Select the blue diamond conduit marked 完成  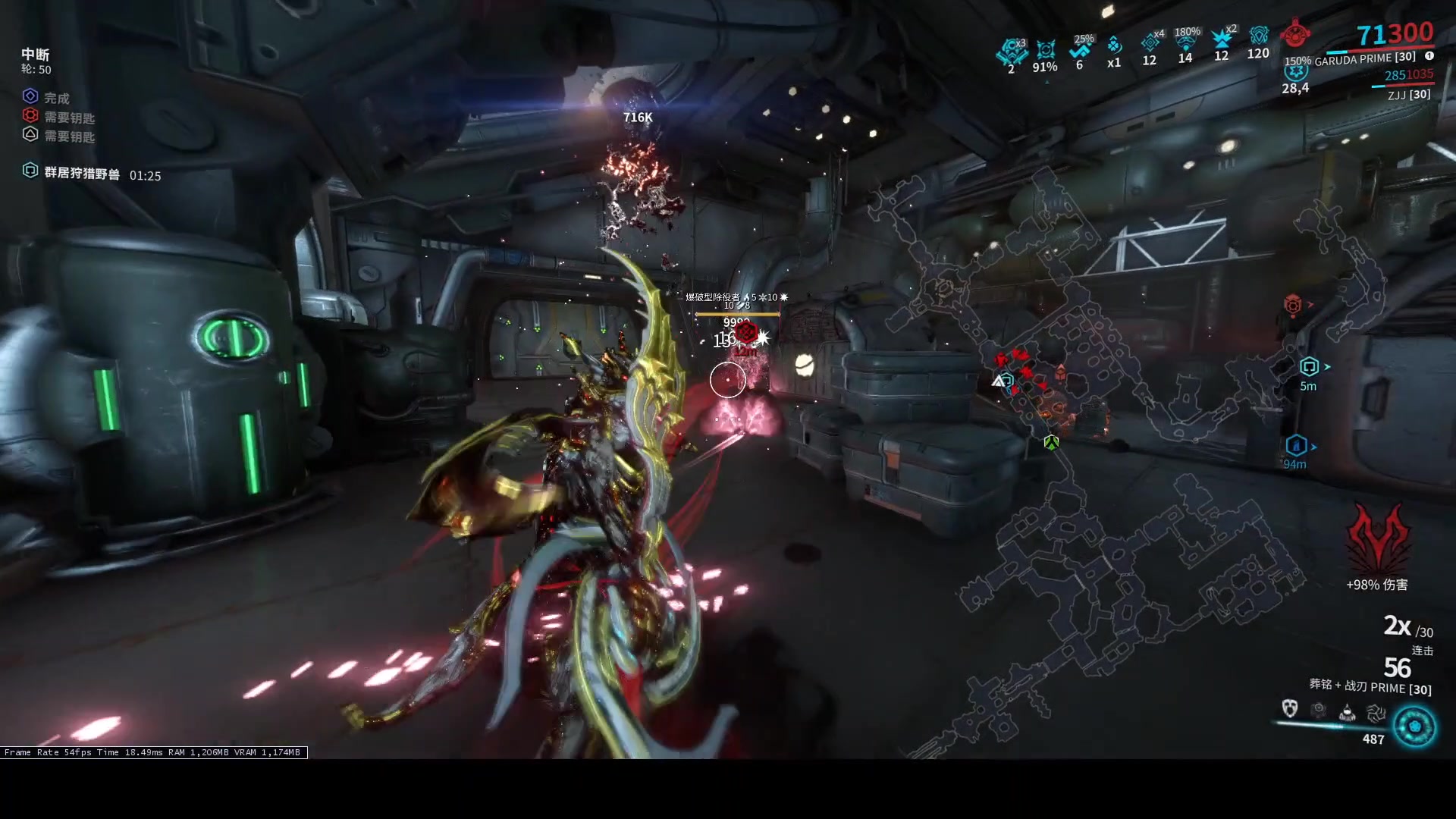[x=30, y=96]
